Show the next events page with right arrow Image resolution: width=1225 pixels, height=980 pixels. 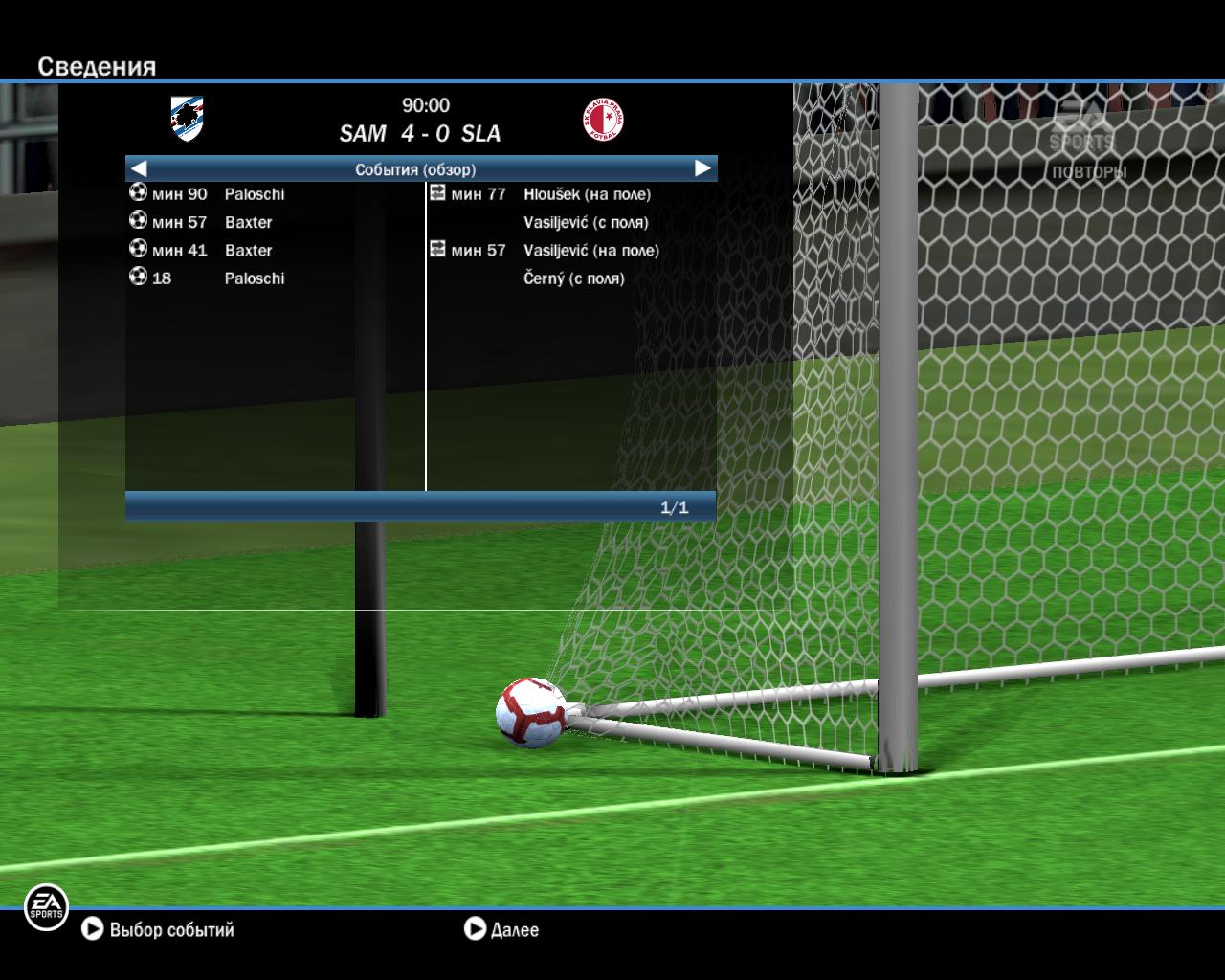tap(702, 168)
